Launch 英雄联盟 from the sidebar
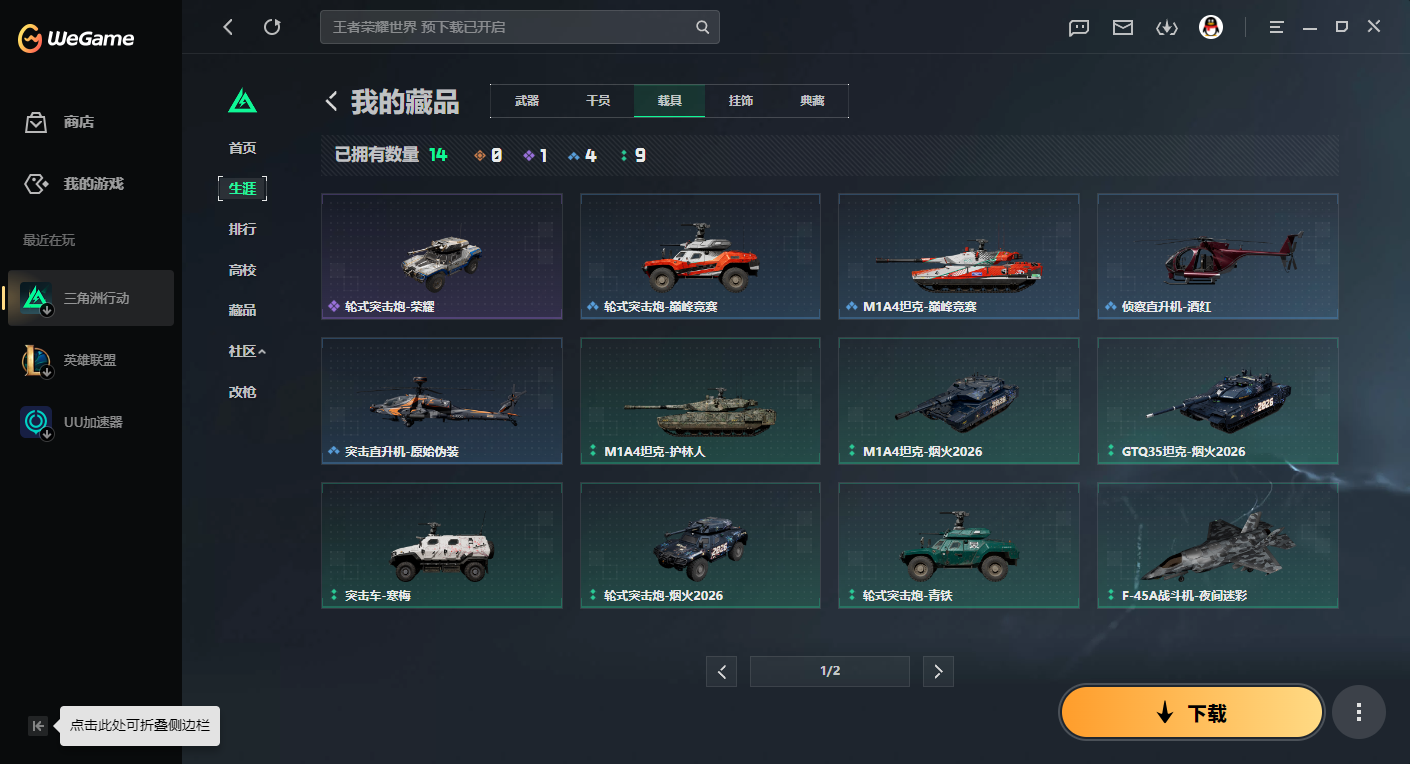Viewport: 1410px width, 764px height. (x=90, y=360)
